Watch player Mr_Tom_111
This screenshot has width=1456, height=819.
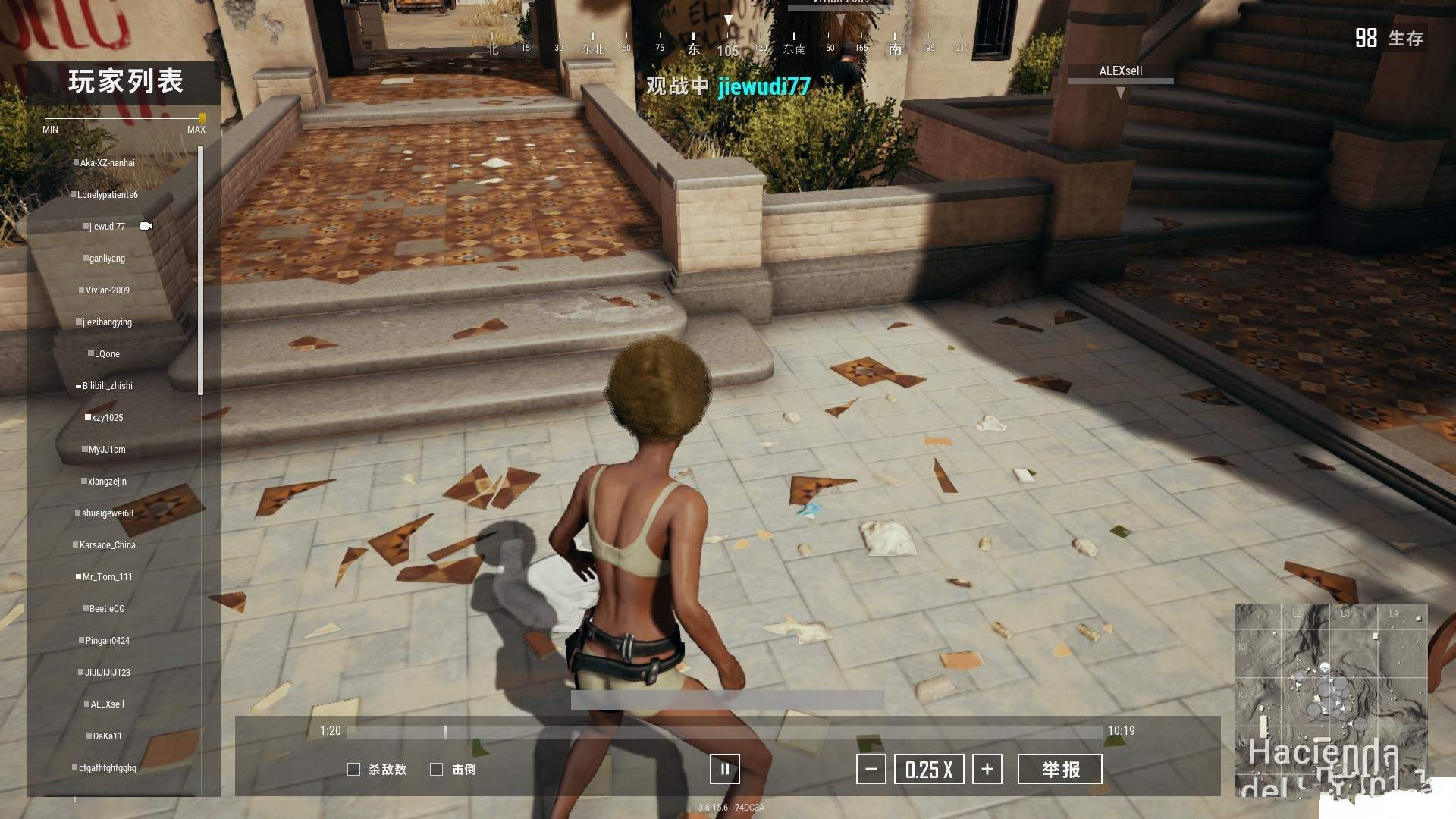(107, 577)
